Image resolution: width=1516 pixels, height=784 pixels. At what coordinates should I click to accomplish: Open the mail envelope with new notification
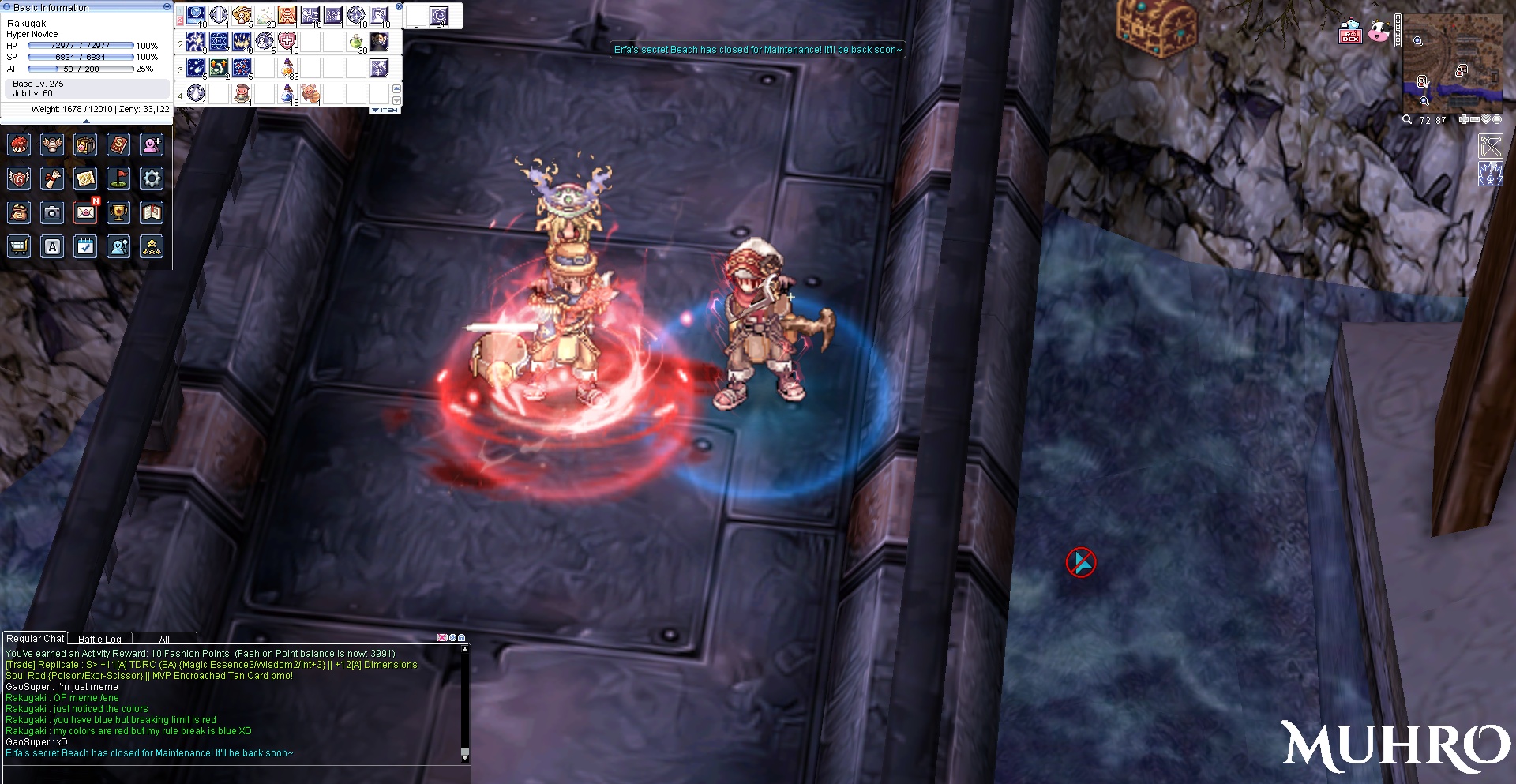(x=85, y=212)
